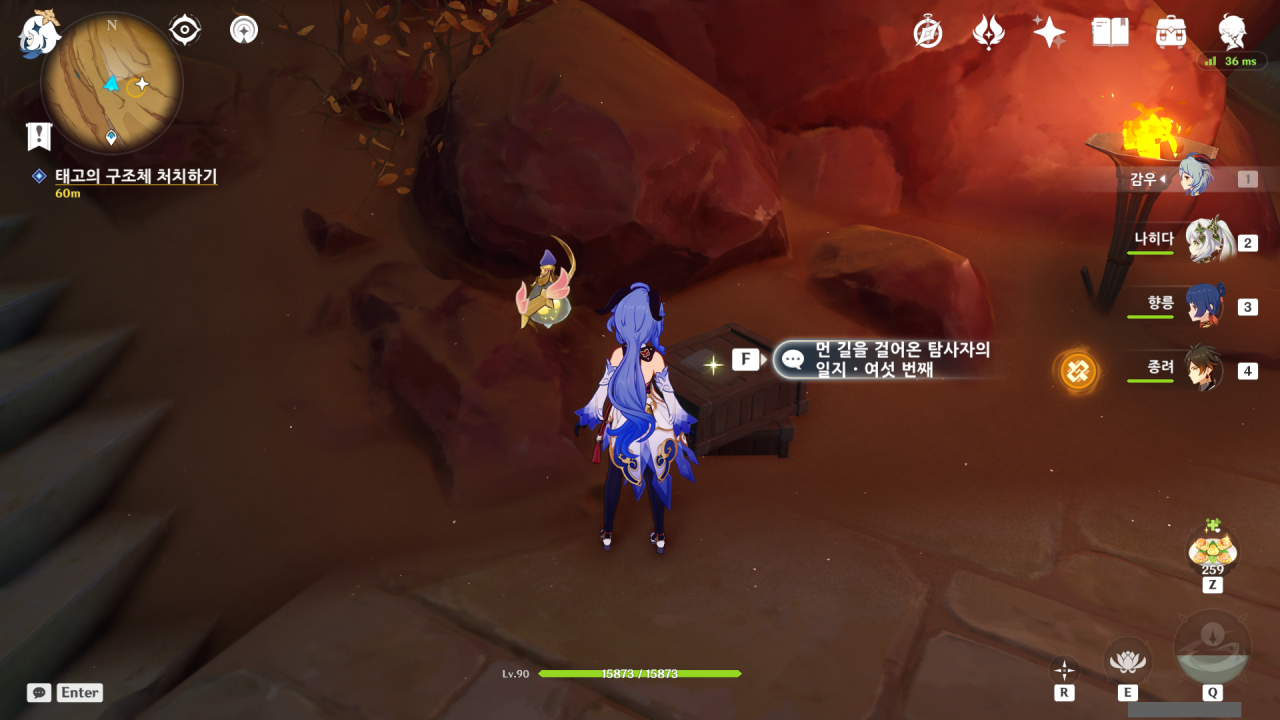
Task: Use the food quick-item gadget
Action: click(x=1212, y=550)
